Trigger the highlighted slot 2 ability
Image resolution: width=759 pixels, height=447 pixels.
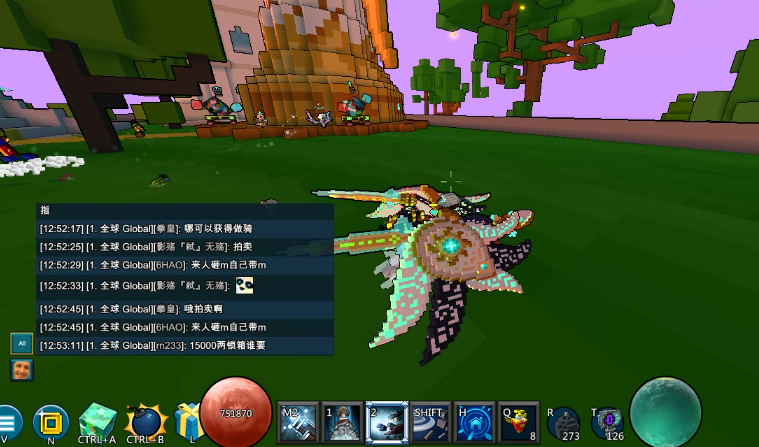click(386, 424)
